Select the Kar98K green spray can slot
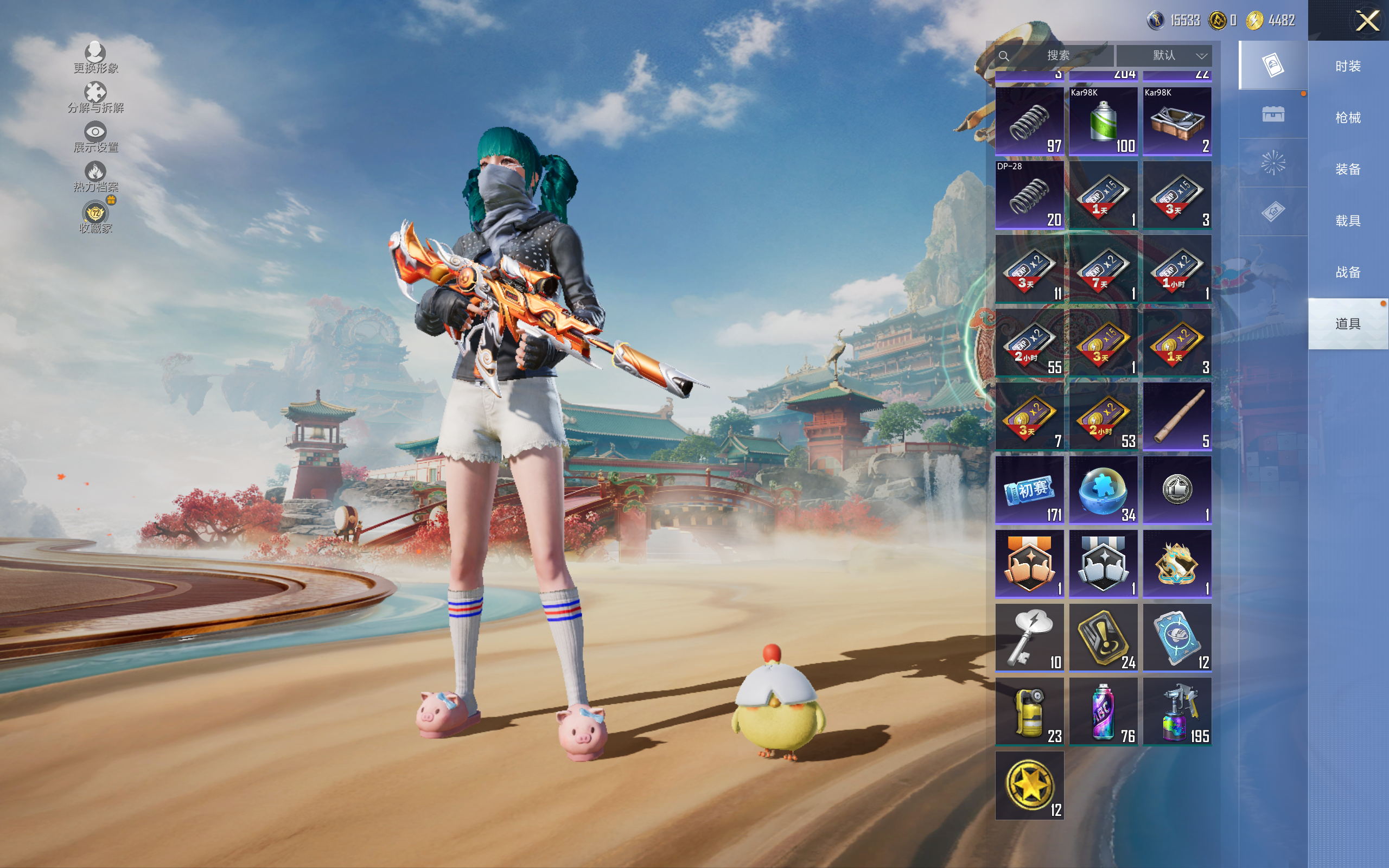Screen dimensions: 1389x868 1103,121
